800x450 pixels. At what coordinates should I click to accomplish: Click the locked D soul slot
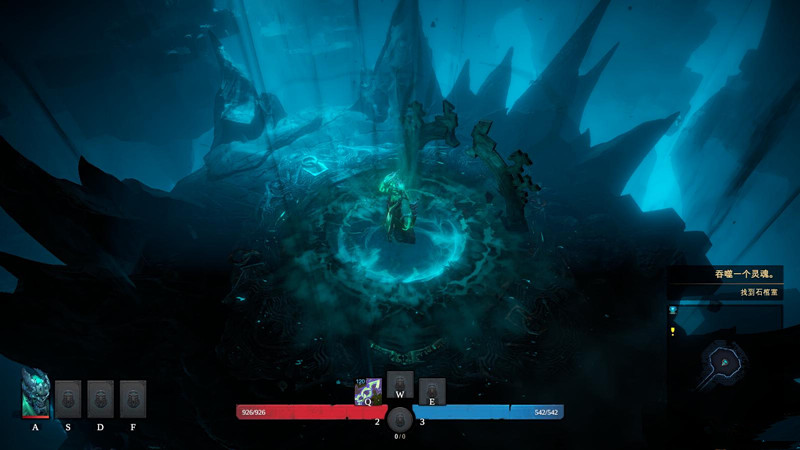click(100, 398)
